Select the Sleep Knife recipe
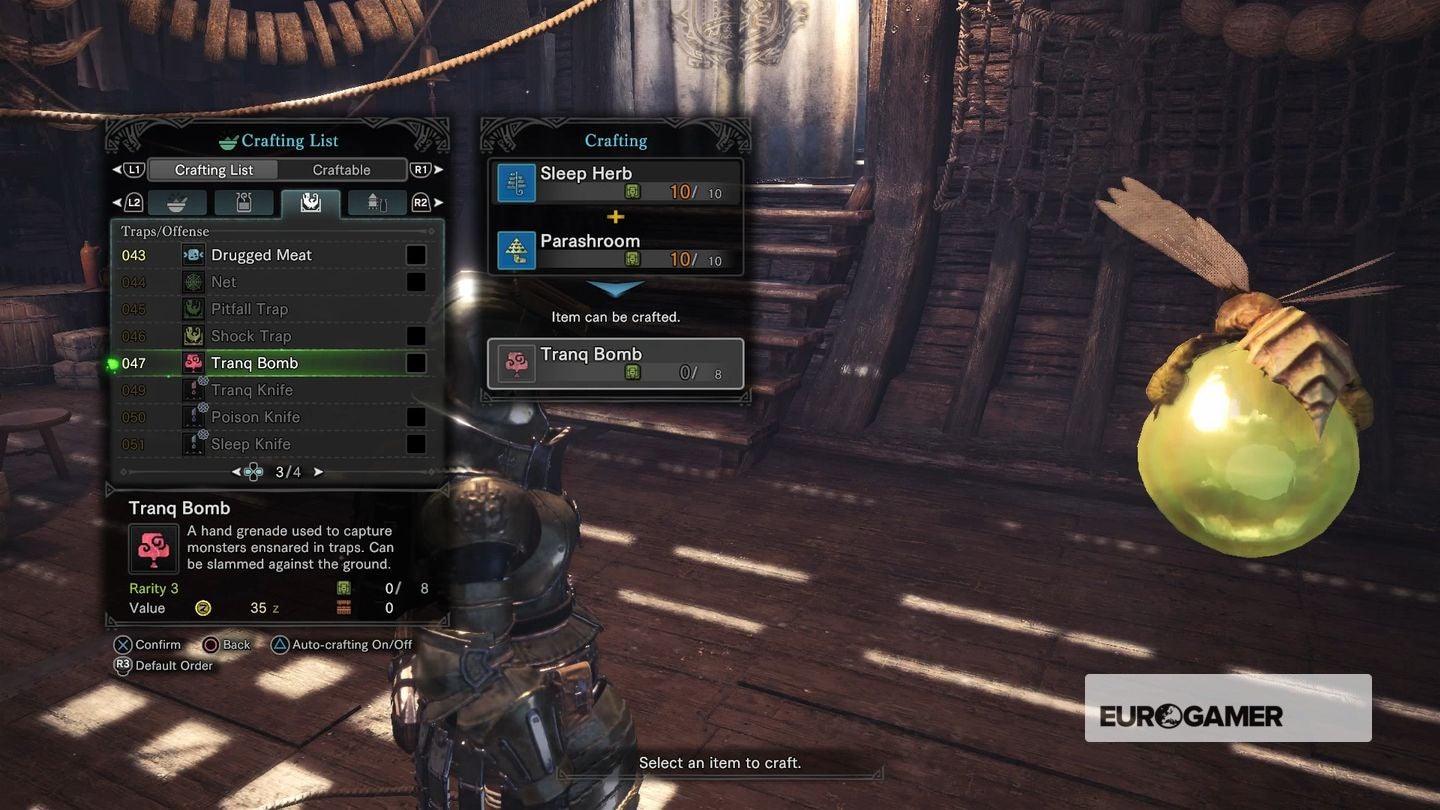Screen dimensions: 1440x810 pyautogui.click(x=251, y=444)
